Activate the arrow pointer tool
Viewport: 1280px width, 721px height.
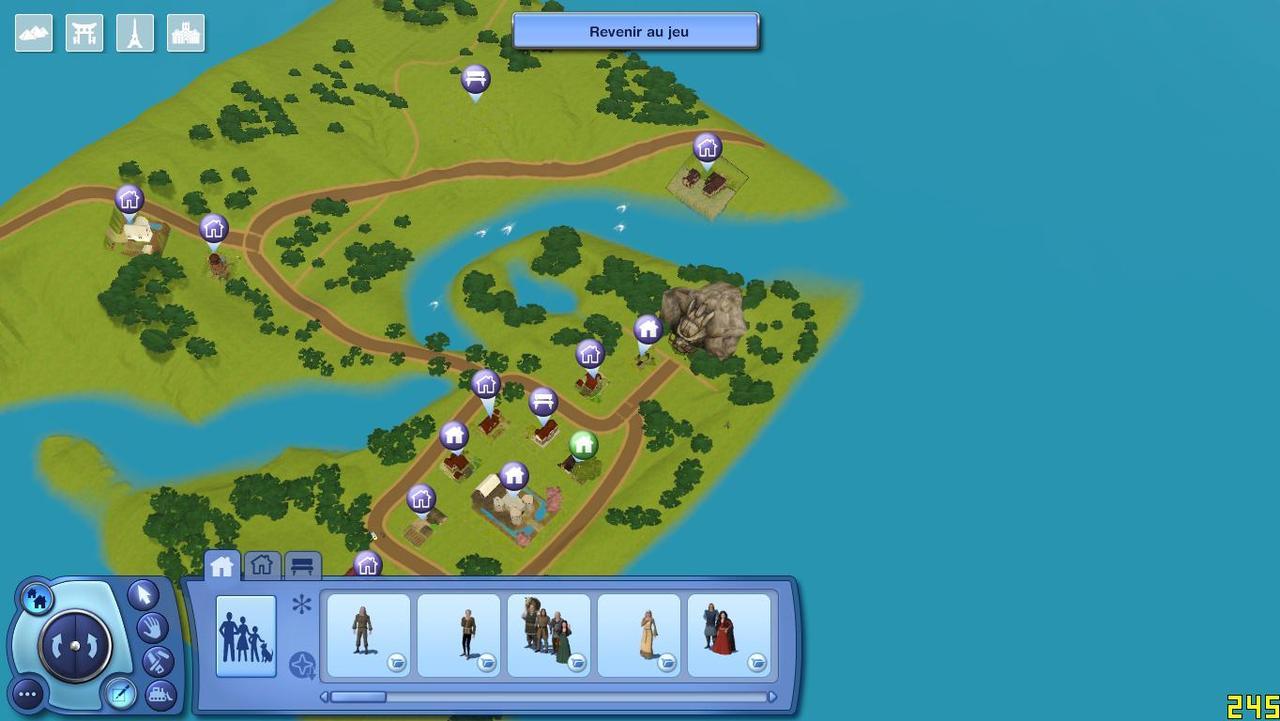pos(143,594)
